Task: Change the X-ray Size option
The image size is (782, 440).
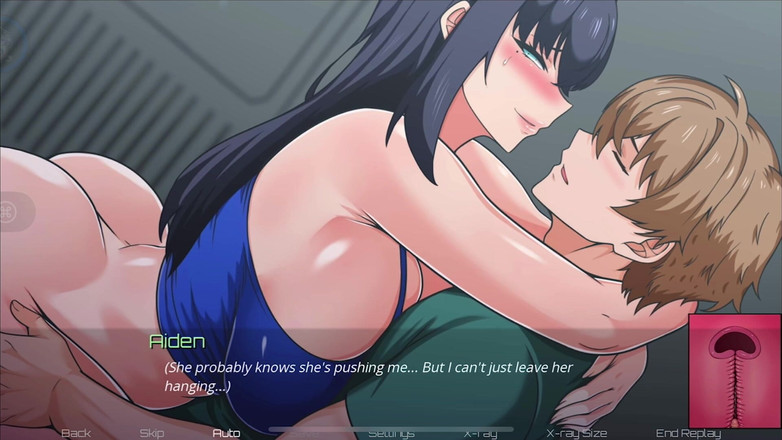Action: [576, 433]
